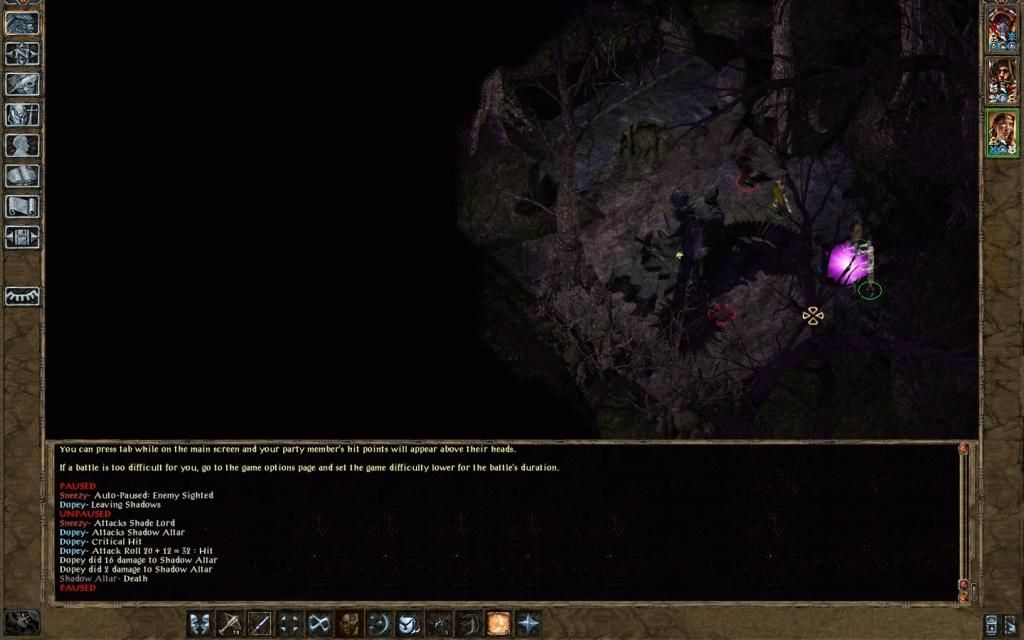The image size is (1024, 640).
Task: Open the mage spellbook
Action: pos(22,176)
